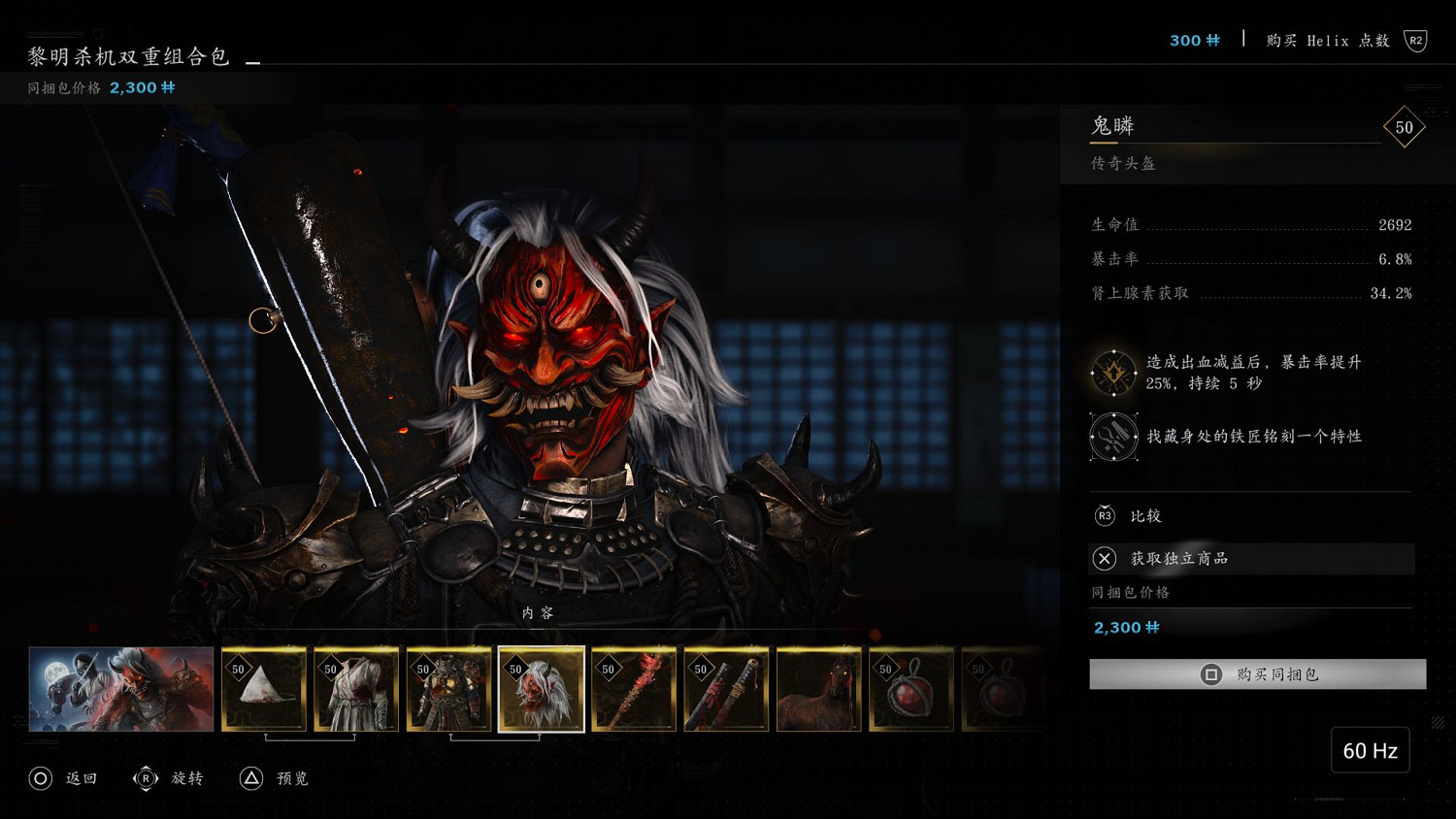The image size is (1456, 819).
Task: Click the 购买同捆包 purchase button
Action: [1257, 674]
